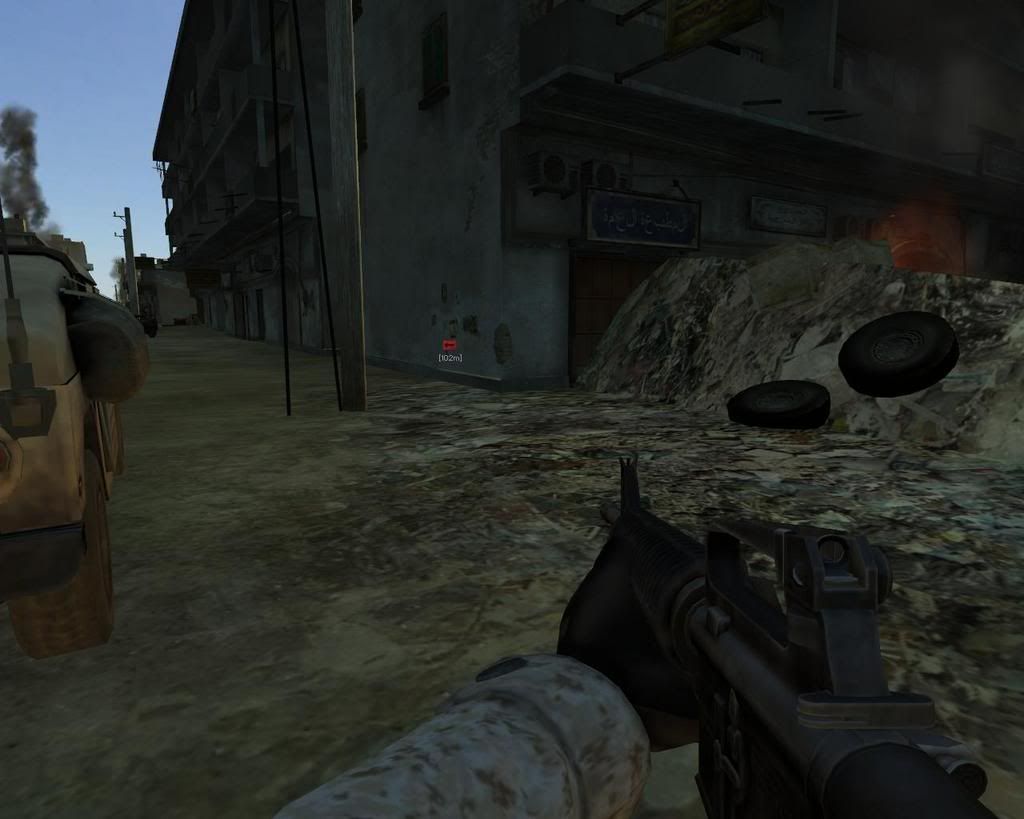Click the red objective marker icon
The image size is (1024, 819).
(449, 345)
